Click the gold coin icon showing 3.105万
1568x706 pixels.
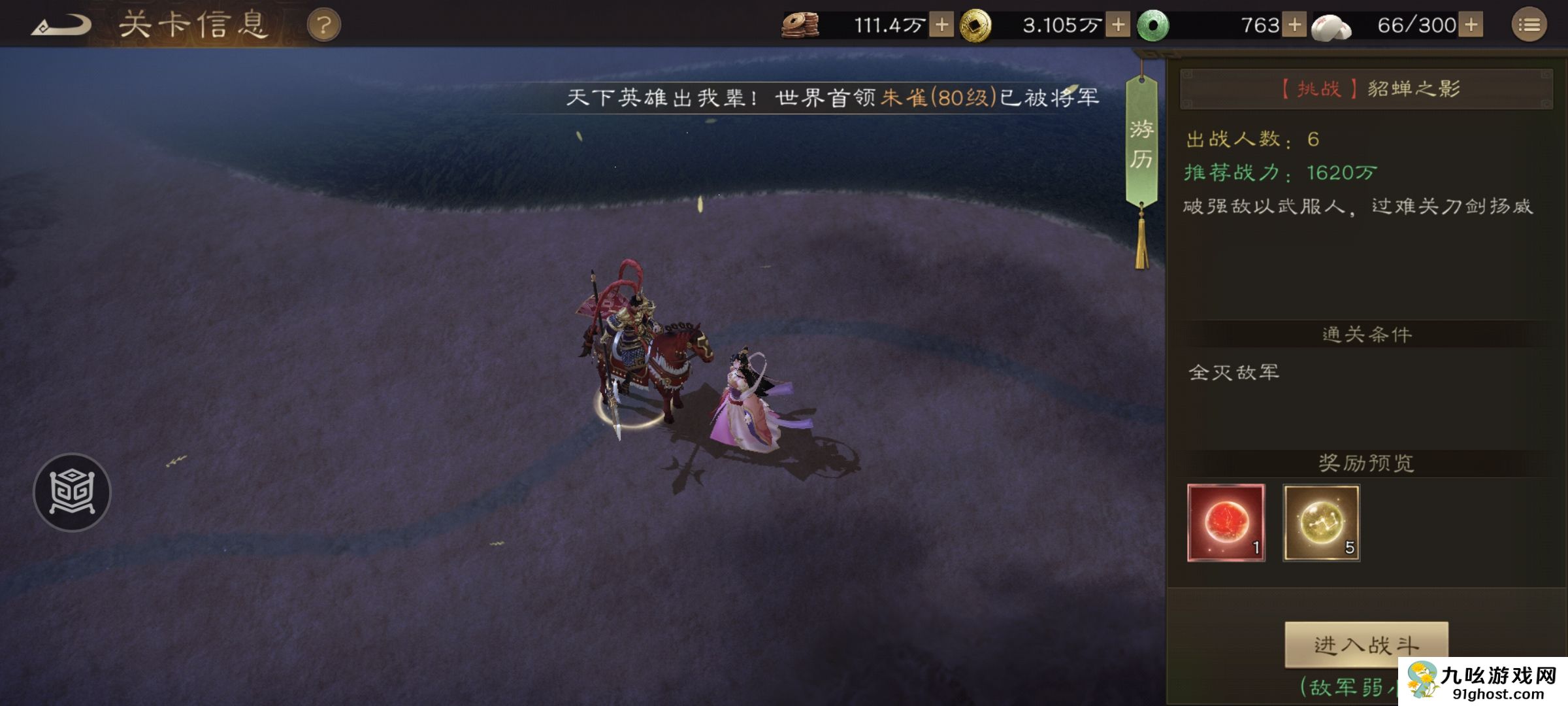coord(977,26)
